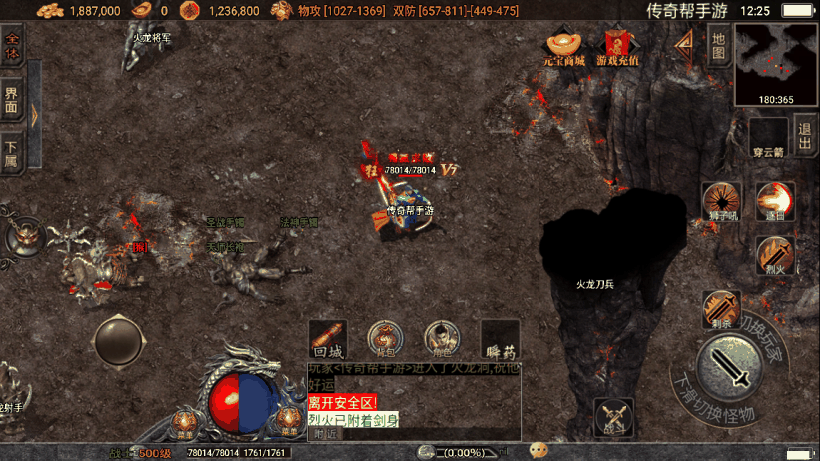Use the 回城 town return scroll
Image resolution: width=820 pixels, height=461 pixels.
(x=327, y=339)
